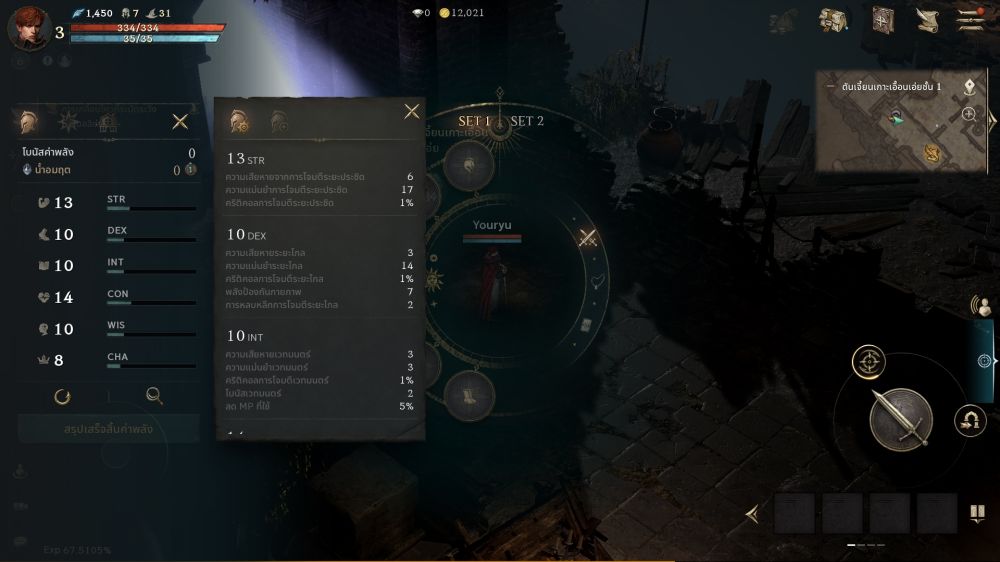1000x562 pixels.
Task: Click the magnifying glass stat icon
Action: pos(154,396)
